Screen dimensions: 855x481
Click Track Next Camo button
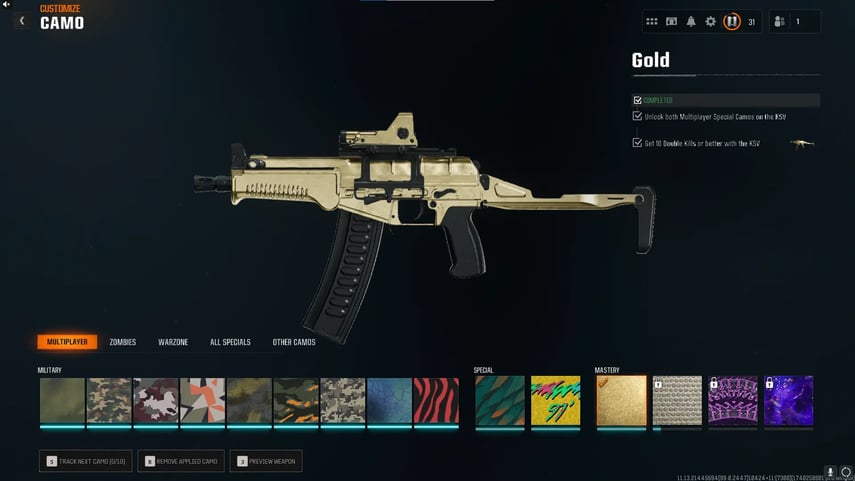point(85,461)
